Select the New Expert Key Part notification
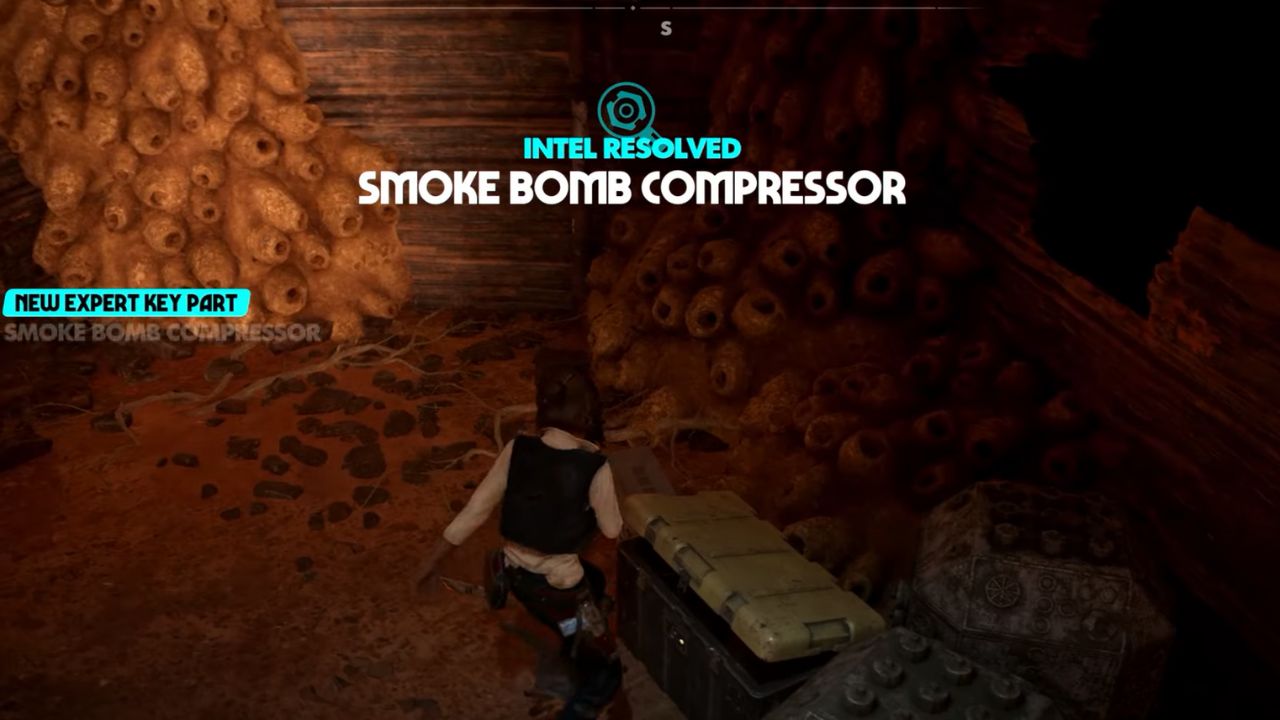The image size is (1280, 720). [126, 302]
